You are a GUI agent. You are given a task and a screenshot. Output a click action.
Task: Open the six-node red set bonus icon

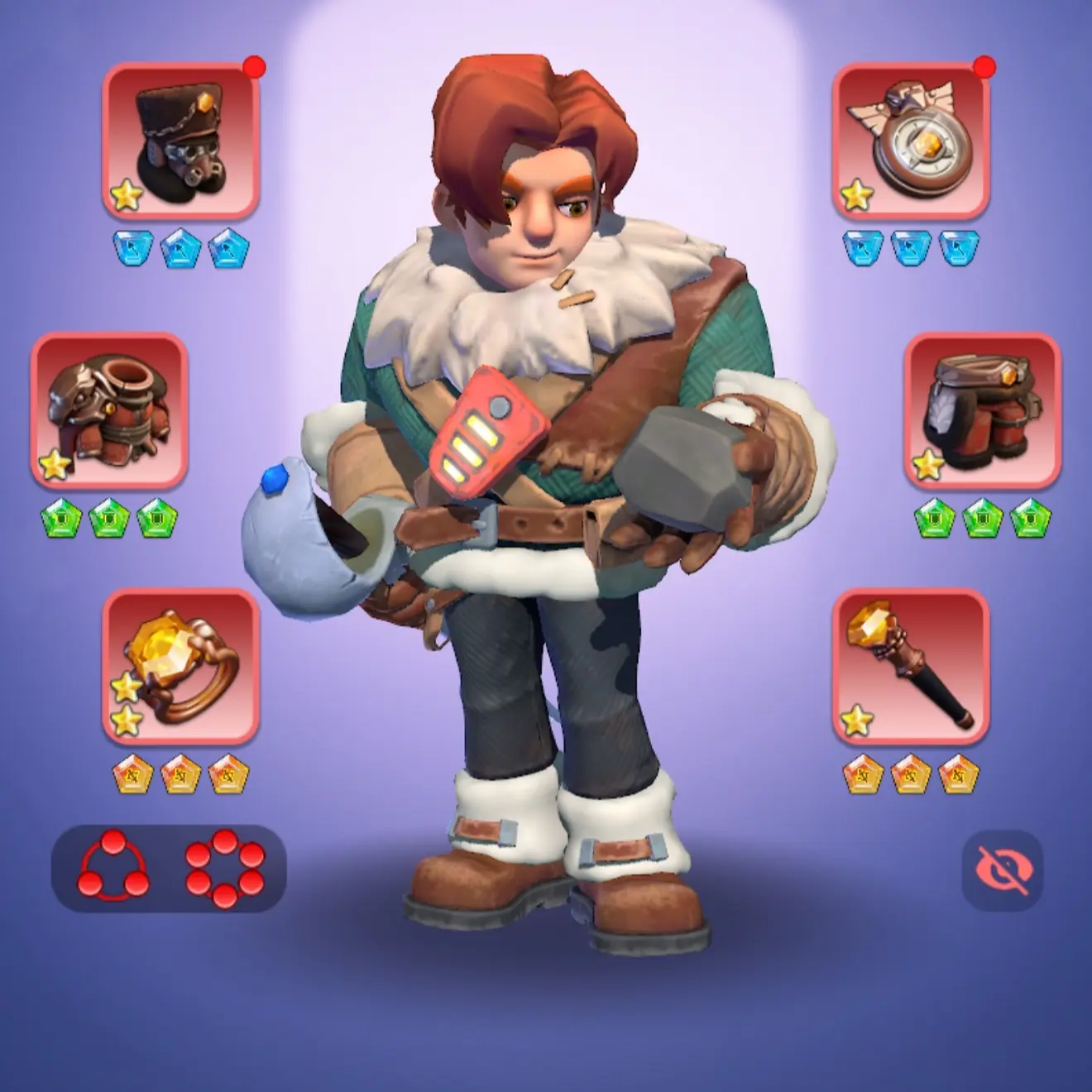225,869
